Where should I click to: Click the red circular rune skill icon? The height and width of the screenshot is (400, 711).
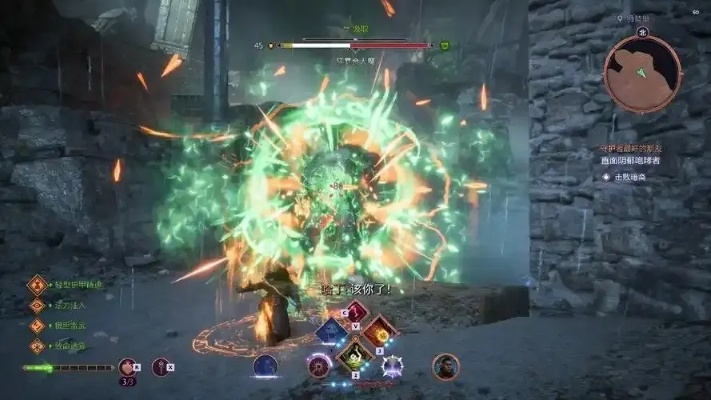click(x=319, y=367)
